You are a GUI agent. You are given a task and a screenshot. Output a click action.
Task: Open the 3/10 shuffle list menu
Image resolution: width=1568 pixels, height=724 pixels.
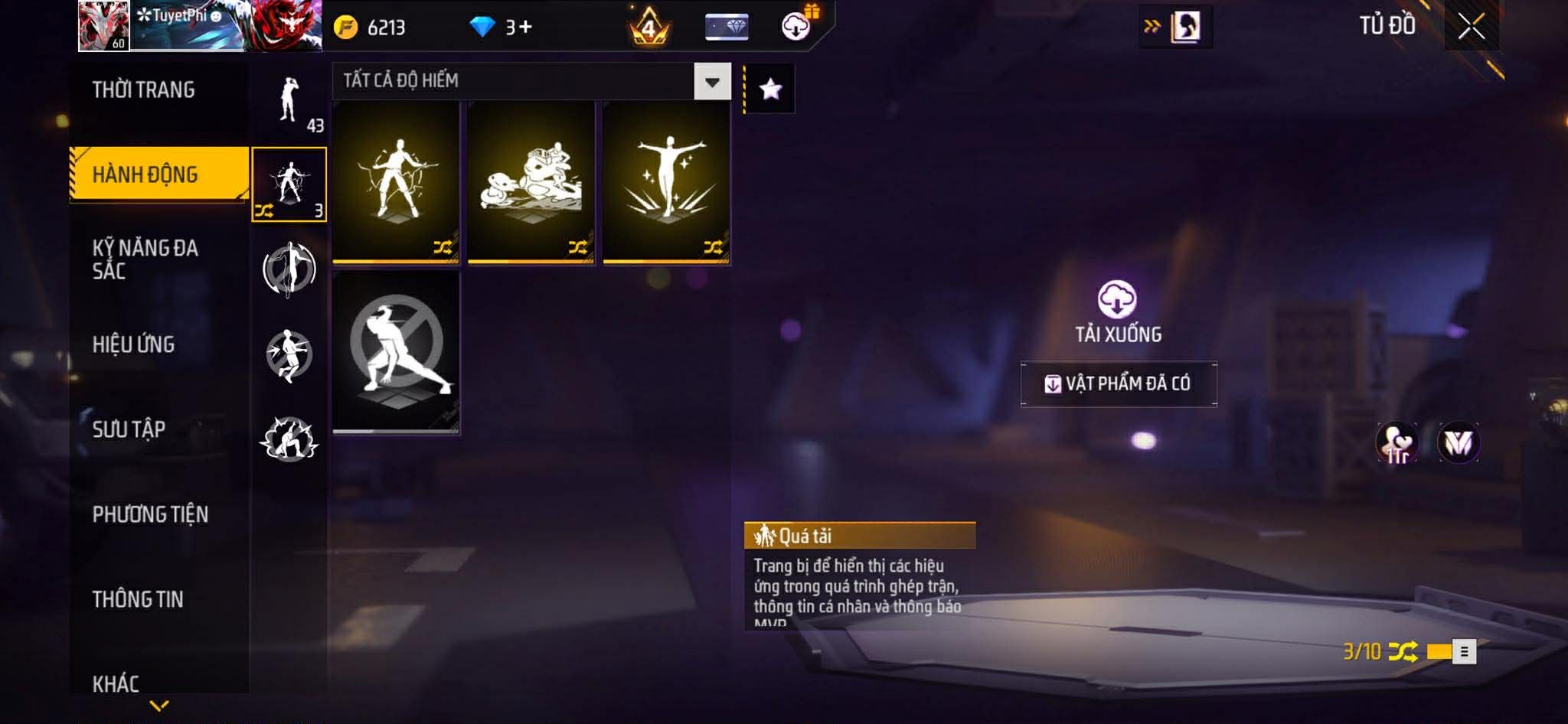[1464, 651]
